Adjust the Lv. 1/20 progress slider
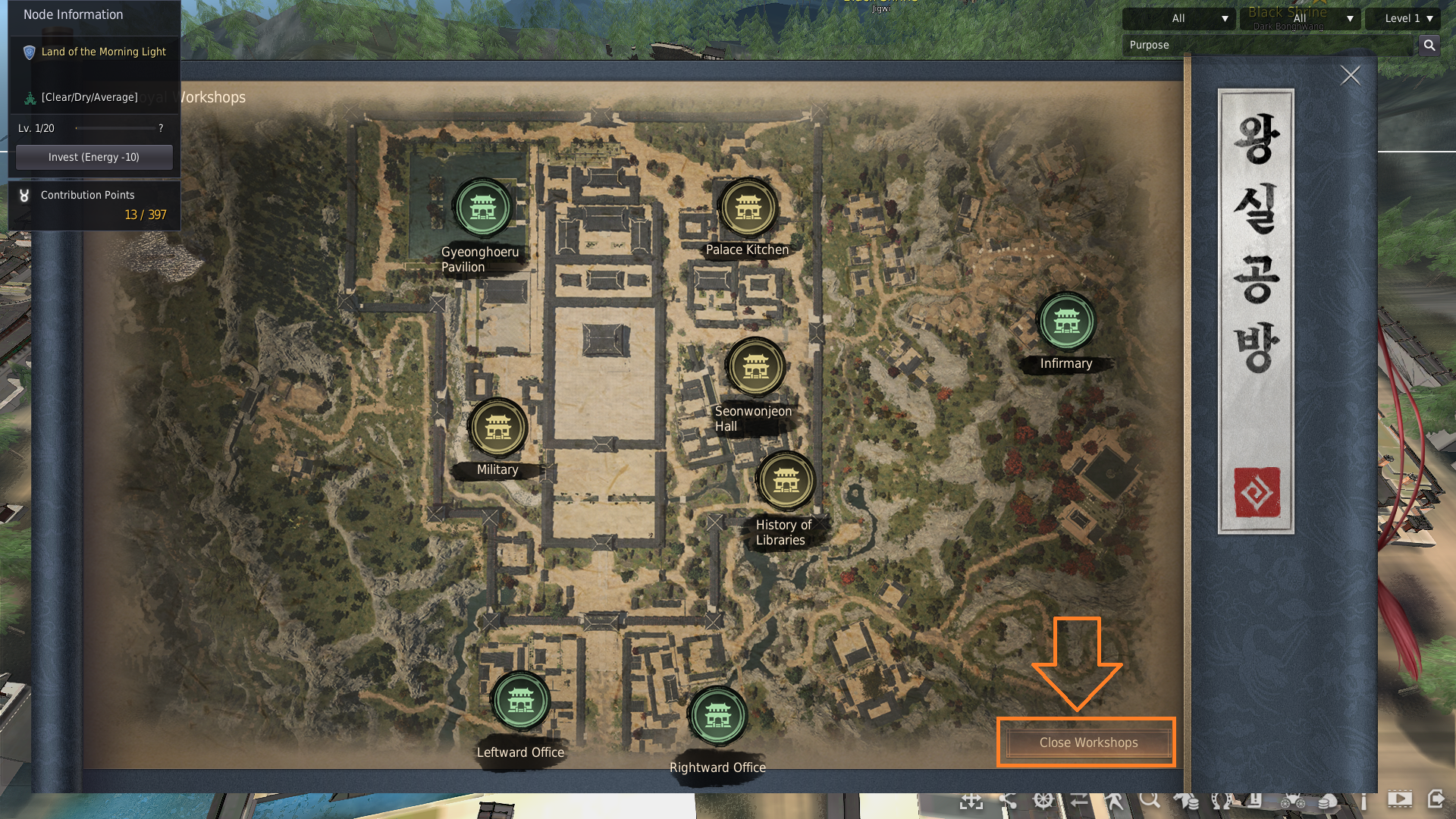 click(115, 127)
